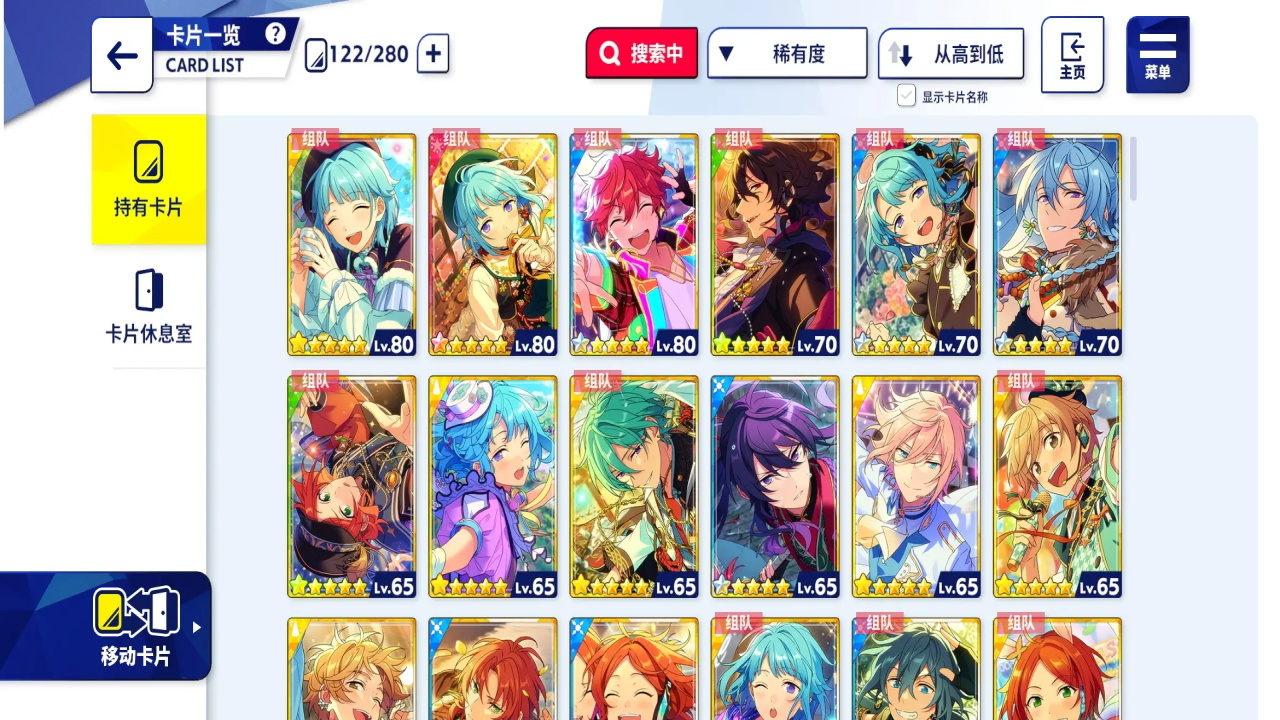Open the 主页 home icon
The image size is (1280, 720).
click(x=1071, y=55)
